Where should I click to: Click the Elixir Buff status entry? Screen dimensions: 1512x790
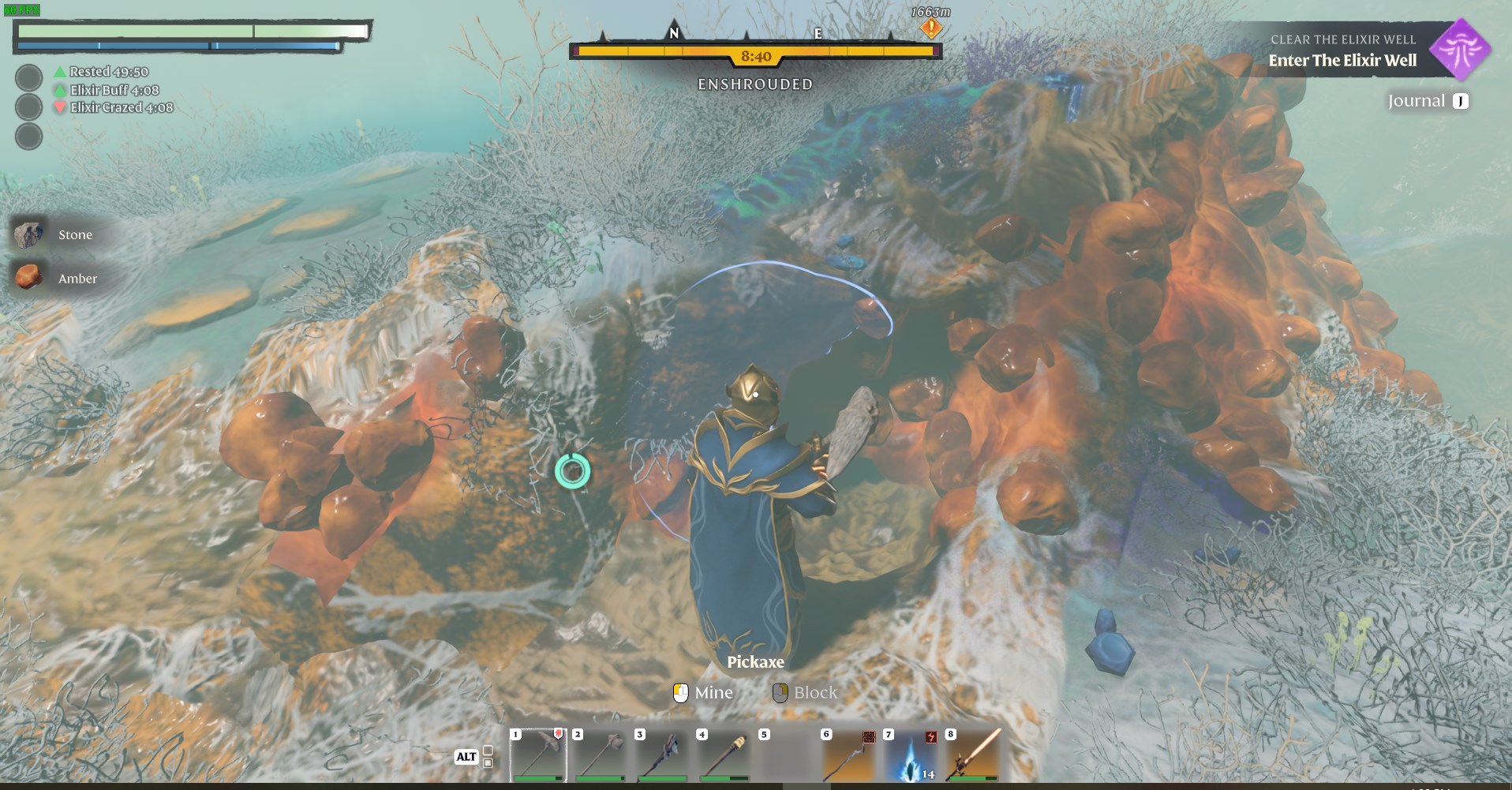[x=114, y=90]
